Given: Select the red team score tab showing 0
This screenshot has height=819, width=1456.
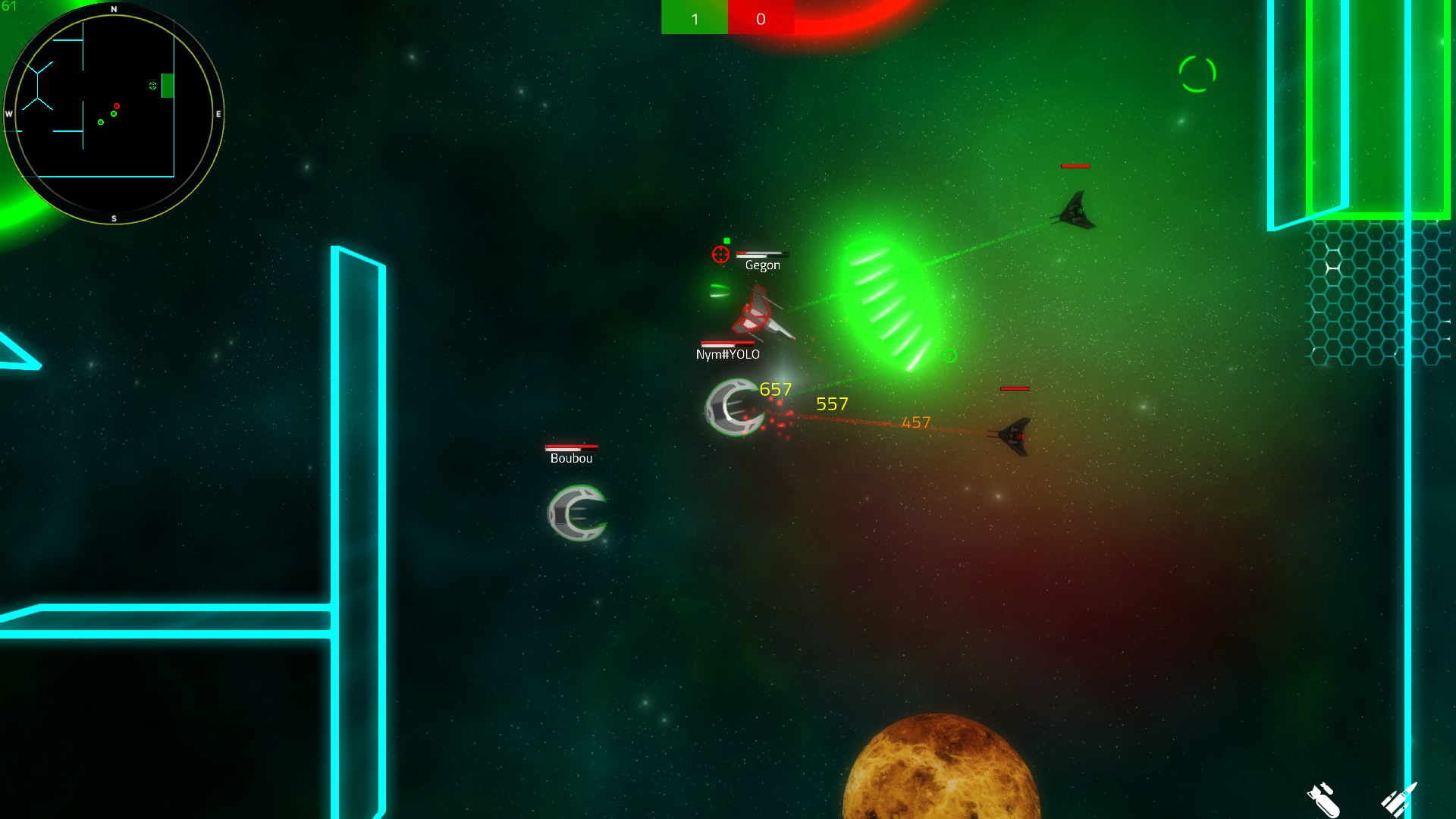Looking at the screenshot, I should 761,18.
